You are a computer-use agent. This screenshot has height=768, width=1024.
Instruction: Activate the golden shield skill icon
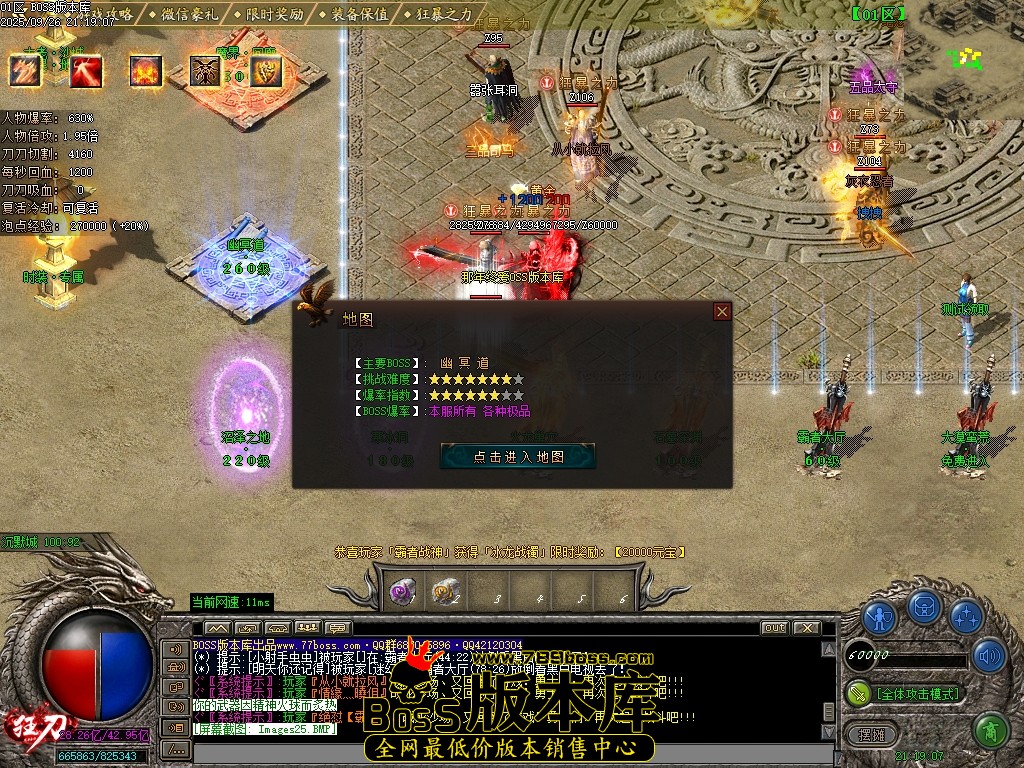point(266,70)
